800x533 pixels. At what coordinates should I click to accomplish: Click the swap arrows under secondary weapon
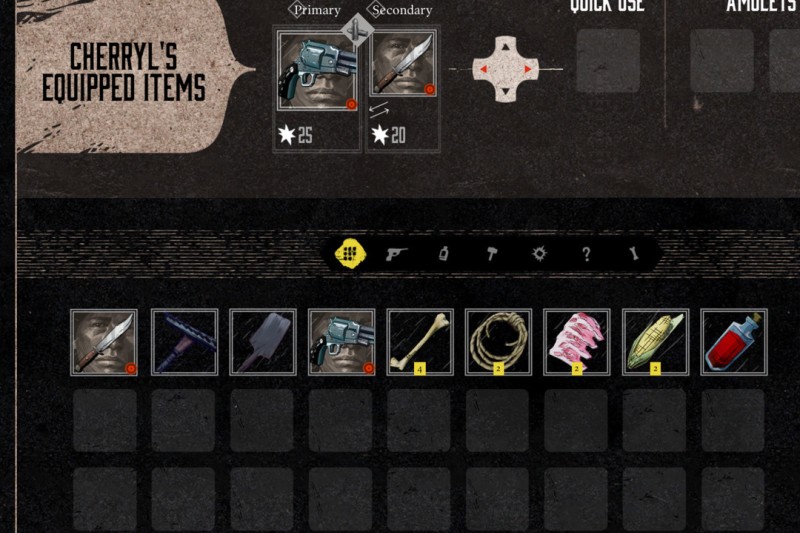tap(379, 111)
